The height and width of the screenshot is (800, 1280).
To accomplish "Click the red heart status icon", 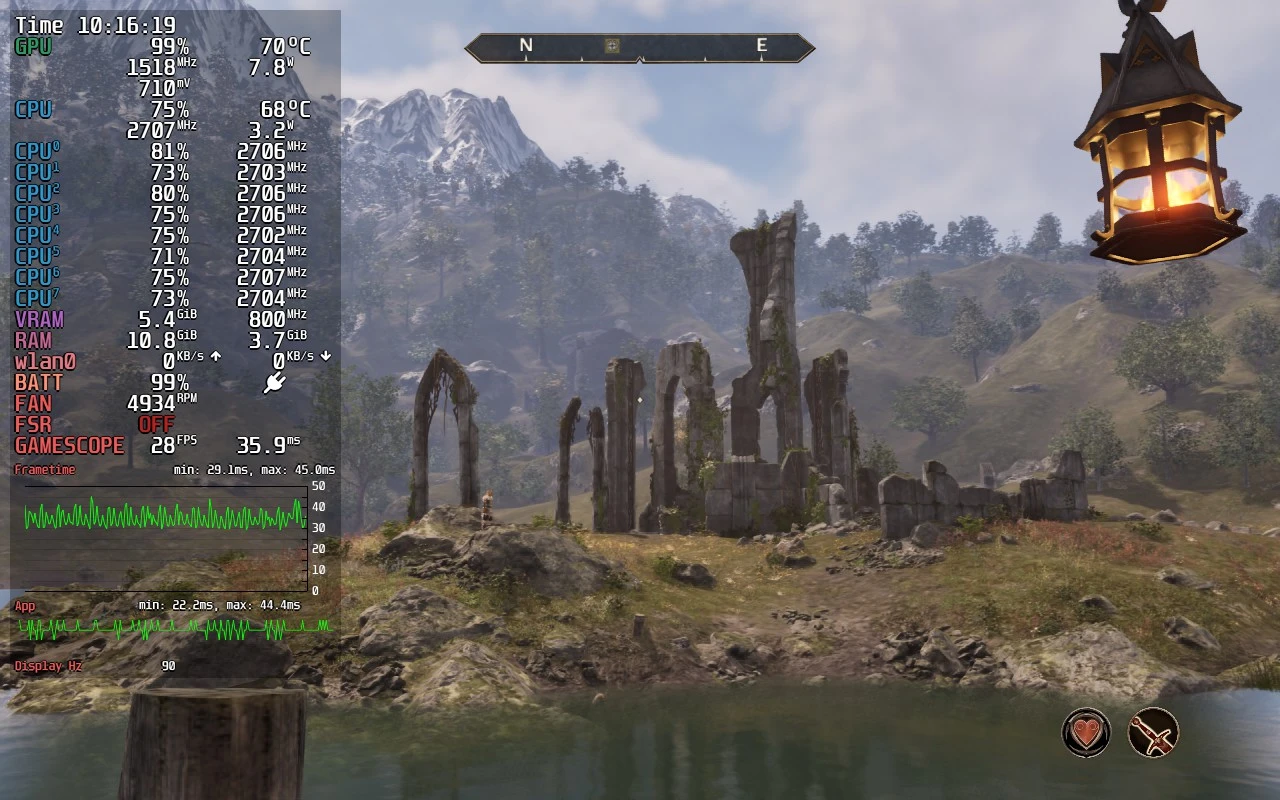I will tap(1086, 732).
